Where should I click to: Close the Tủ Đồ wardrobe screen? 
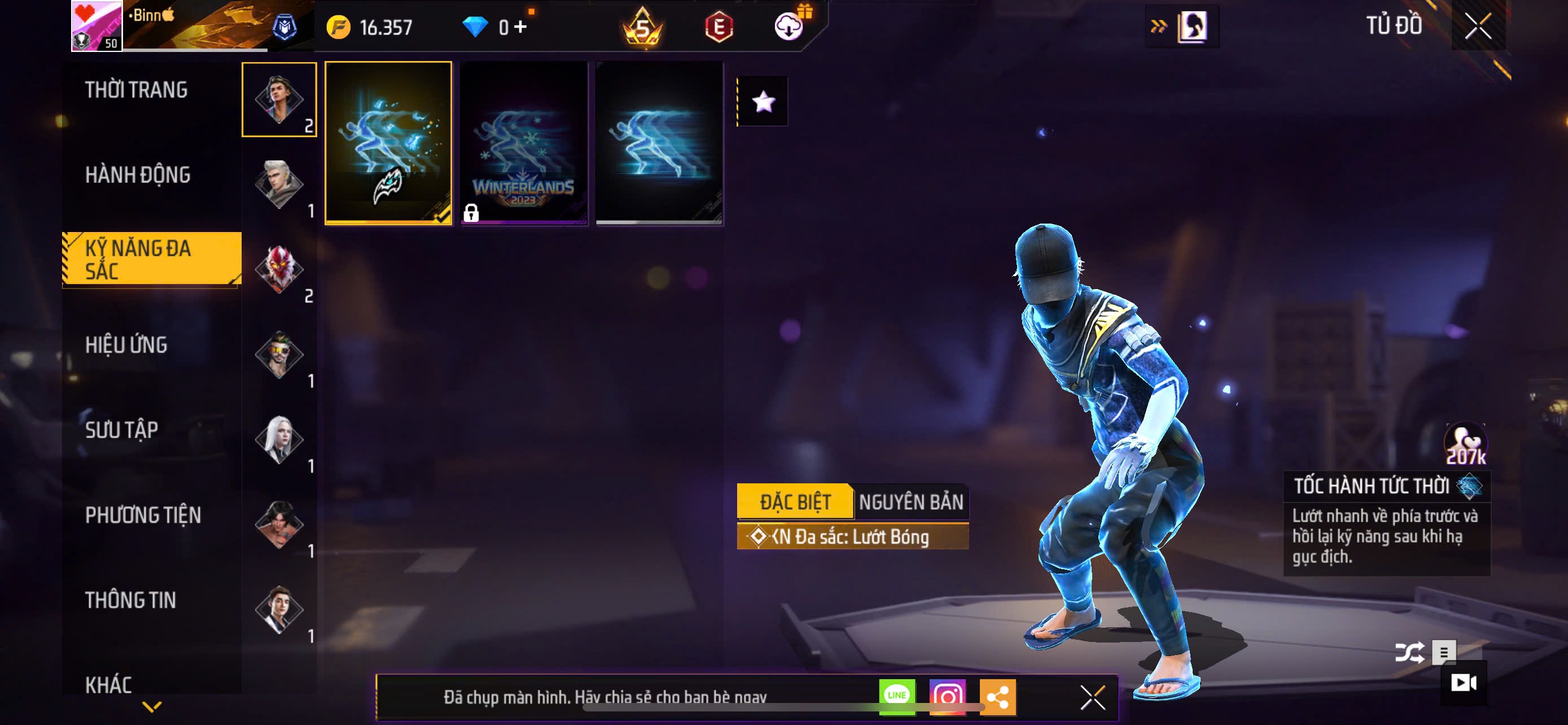coord(1478,26)
